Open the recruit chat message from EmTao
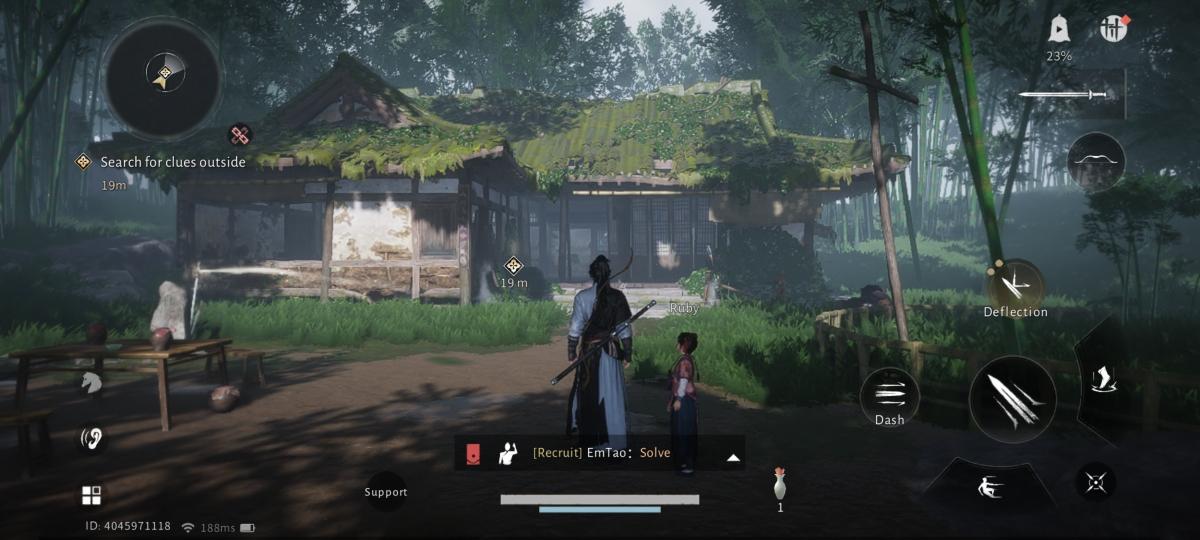This screenshot has width=1200, height=540. (x=601, y=453)
